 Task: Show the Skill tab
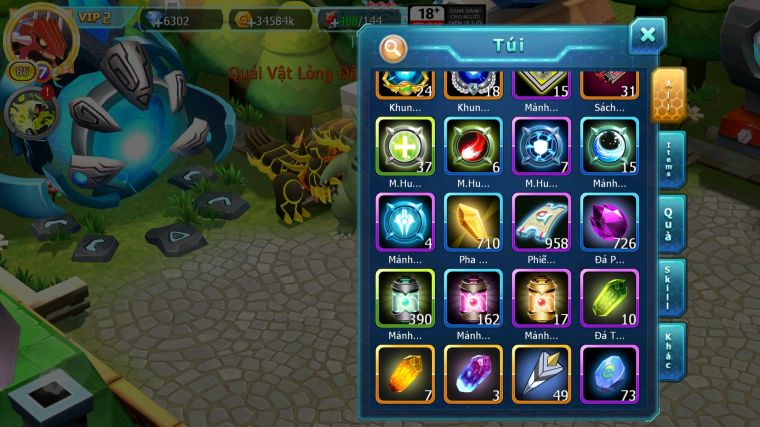(670, 287)
